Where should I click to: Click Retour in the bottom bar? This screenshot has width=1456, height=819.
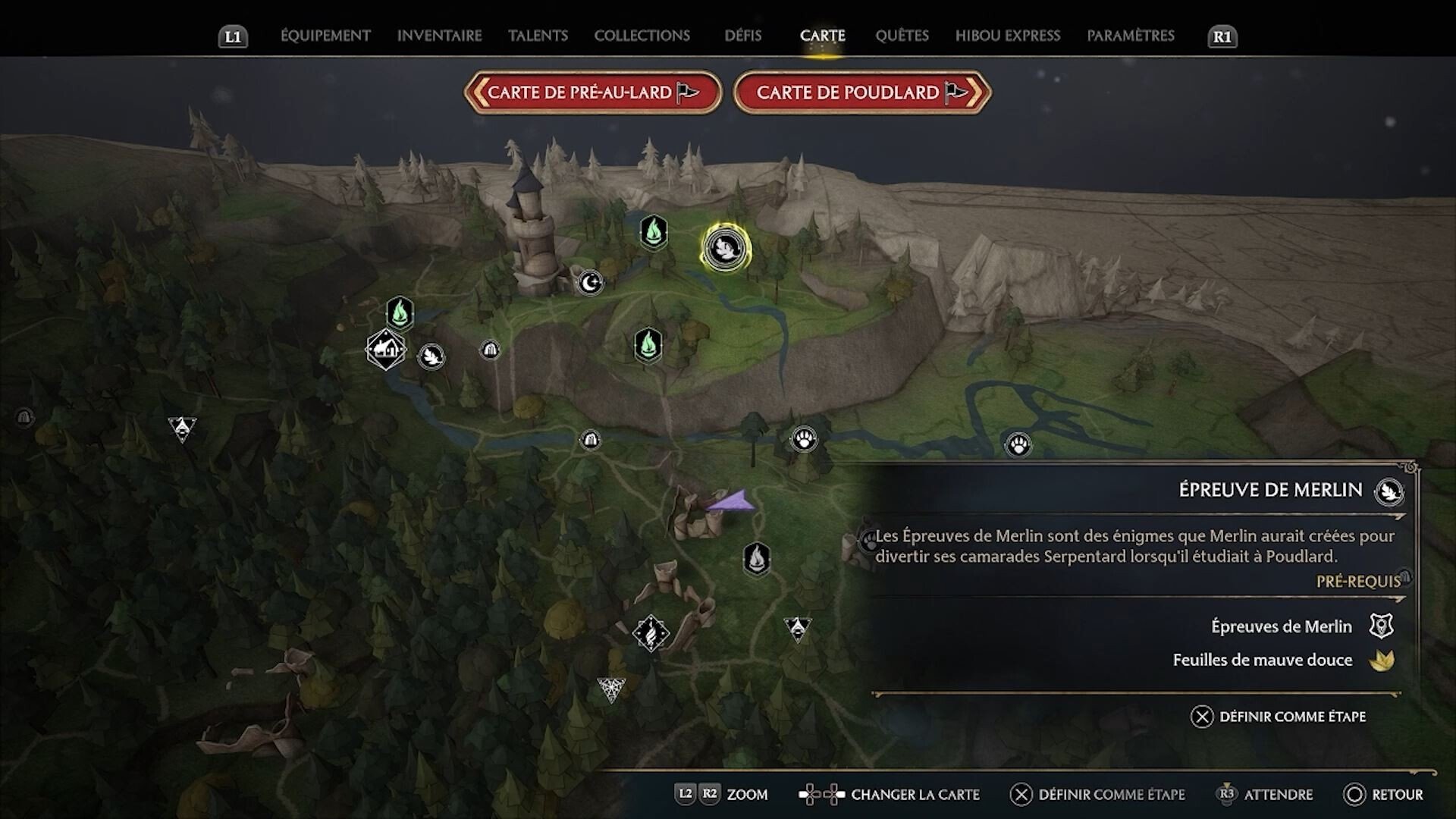[x=1383, y=795]
